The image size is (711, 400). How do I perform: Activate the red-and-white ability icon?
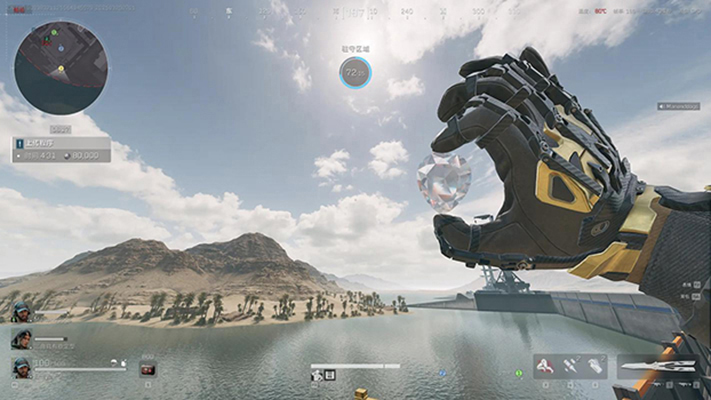(546, 367)
